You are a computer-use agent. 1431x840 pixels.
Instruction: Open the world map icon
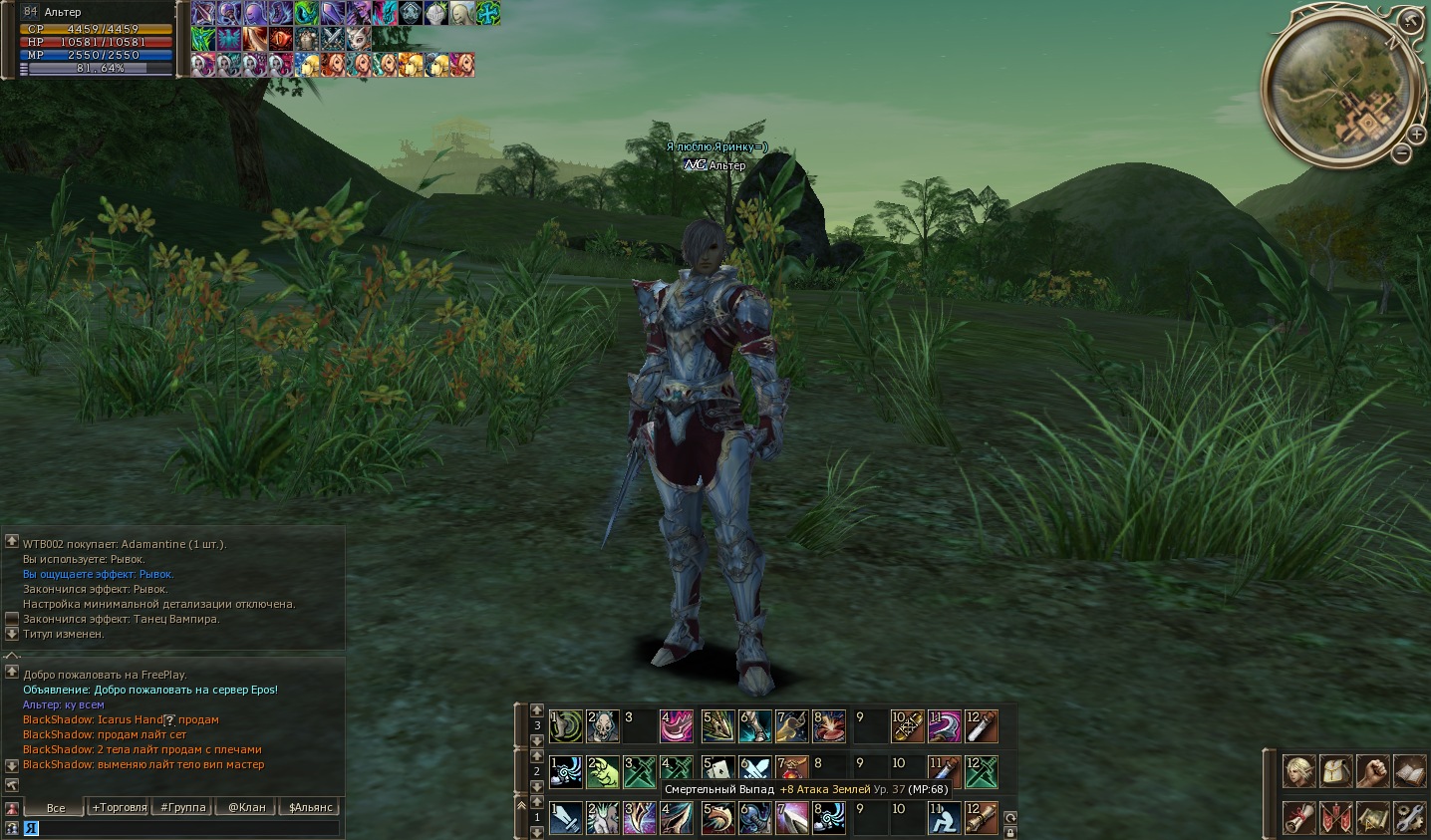(1372, 817)
